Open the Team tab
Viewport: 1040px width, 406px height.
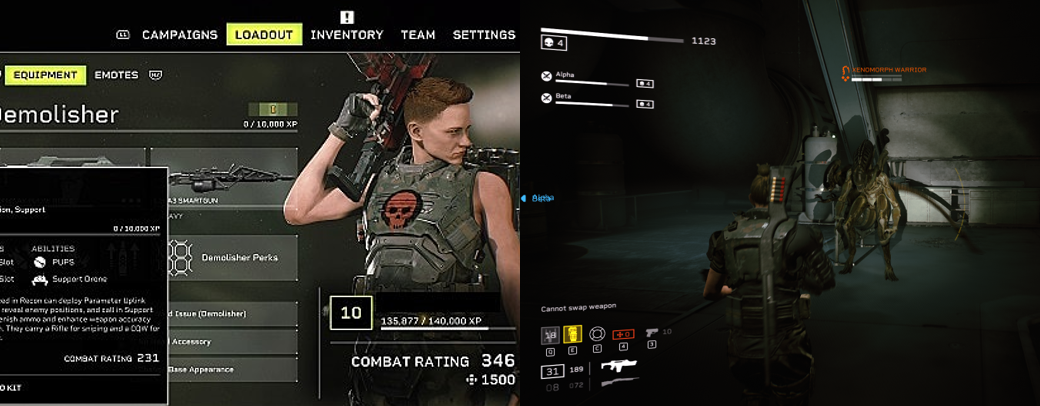coord(418,35)
